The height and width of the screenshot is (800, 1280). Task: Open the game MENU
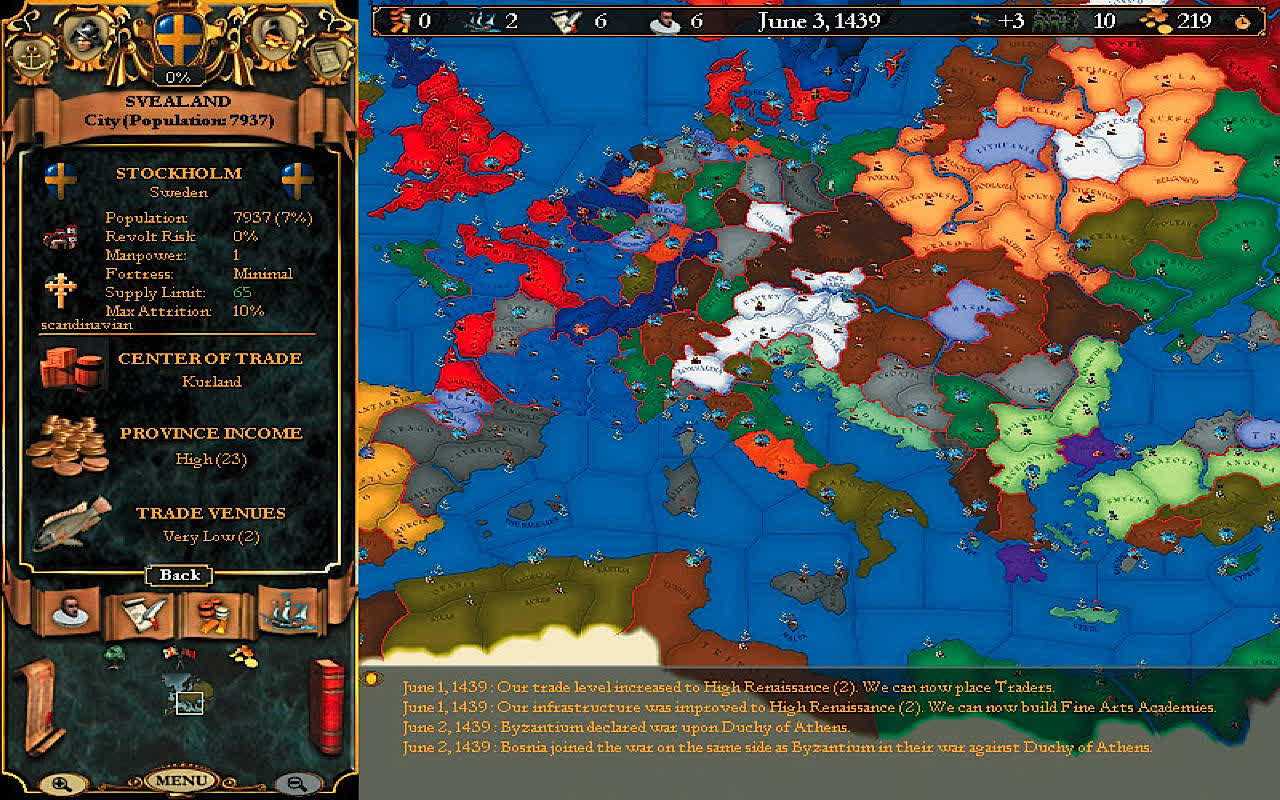180,780
